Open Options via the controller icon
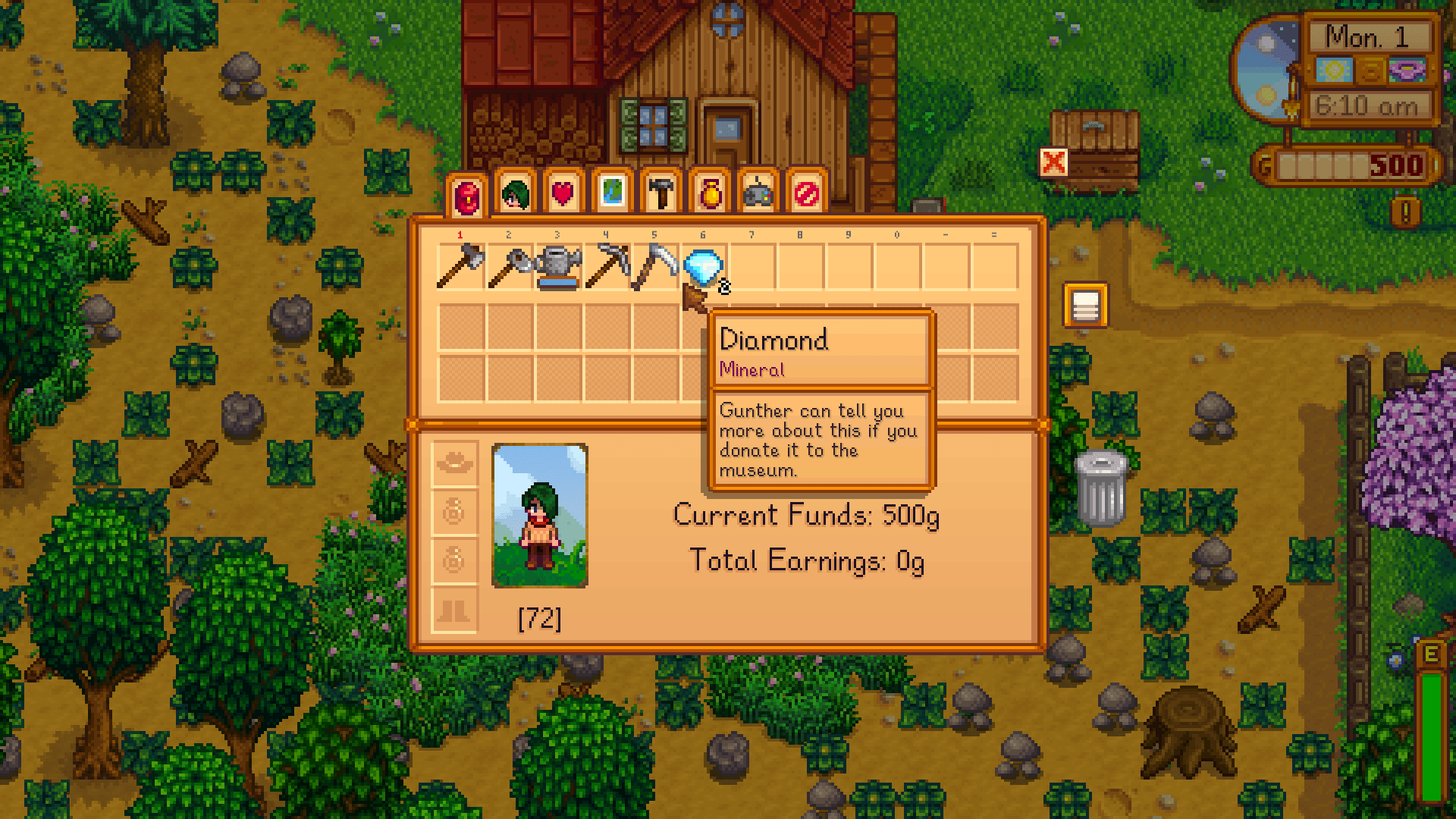Image resolution: width=1456 pixels, height=819 pixels. (x=758, y=193)
